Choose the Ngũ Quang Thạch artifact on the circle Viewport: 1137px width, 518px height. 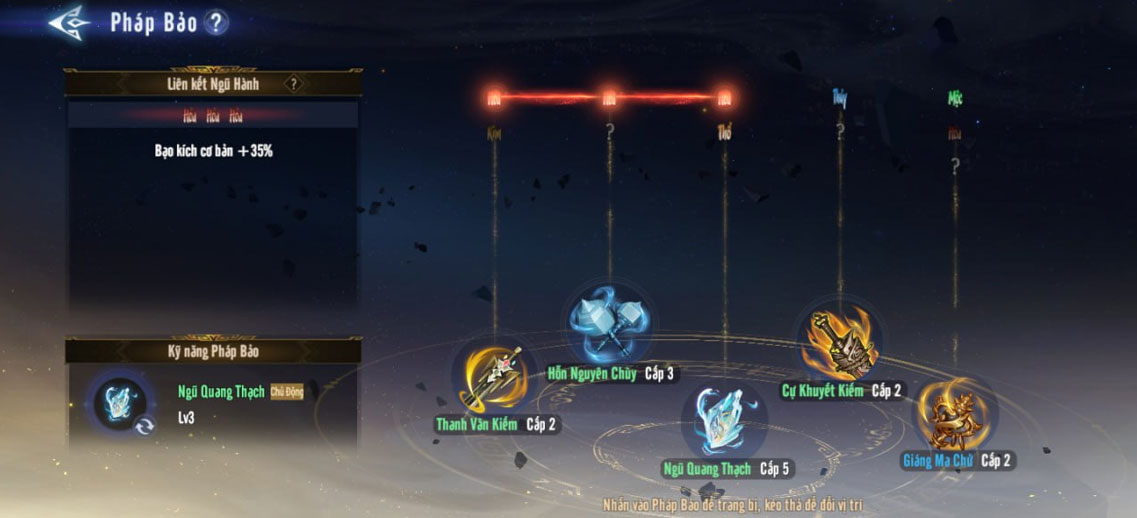724,418
